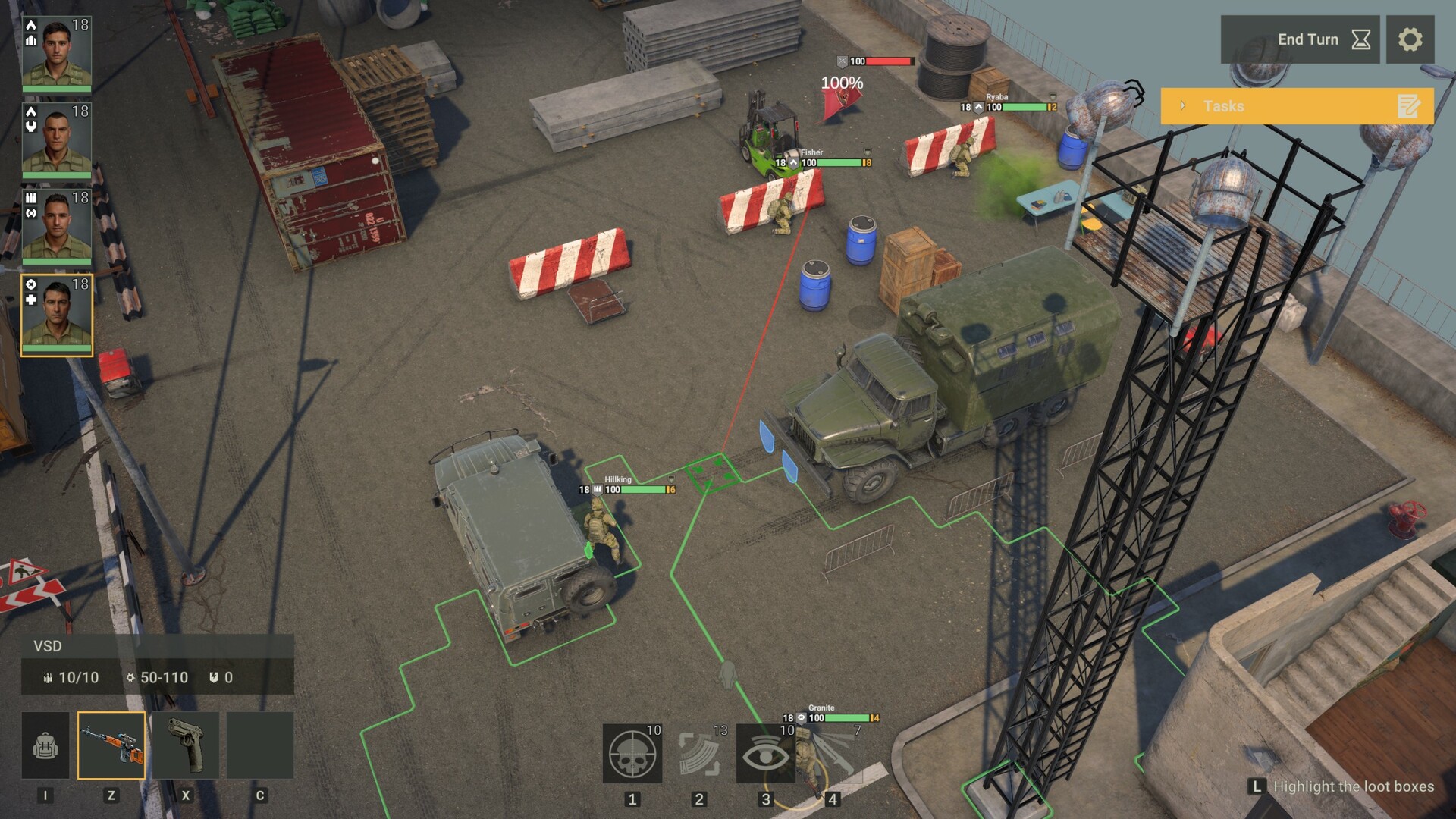
Task: Open the settings gear in the top right
Action: (1410, 39)
